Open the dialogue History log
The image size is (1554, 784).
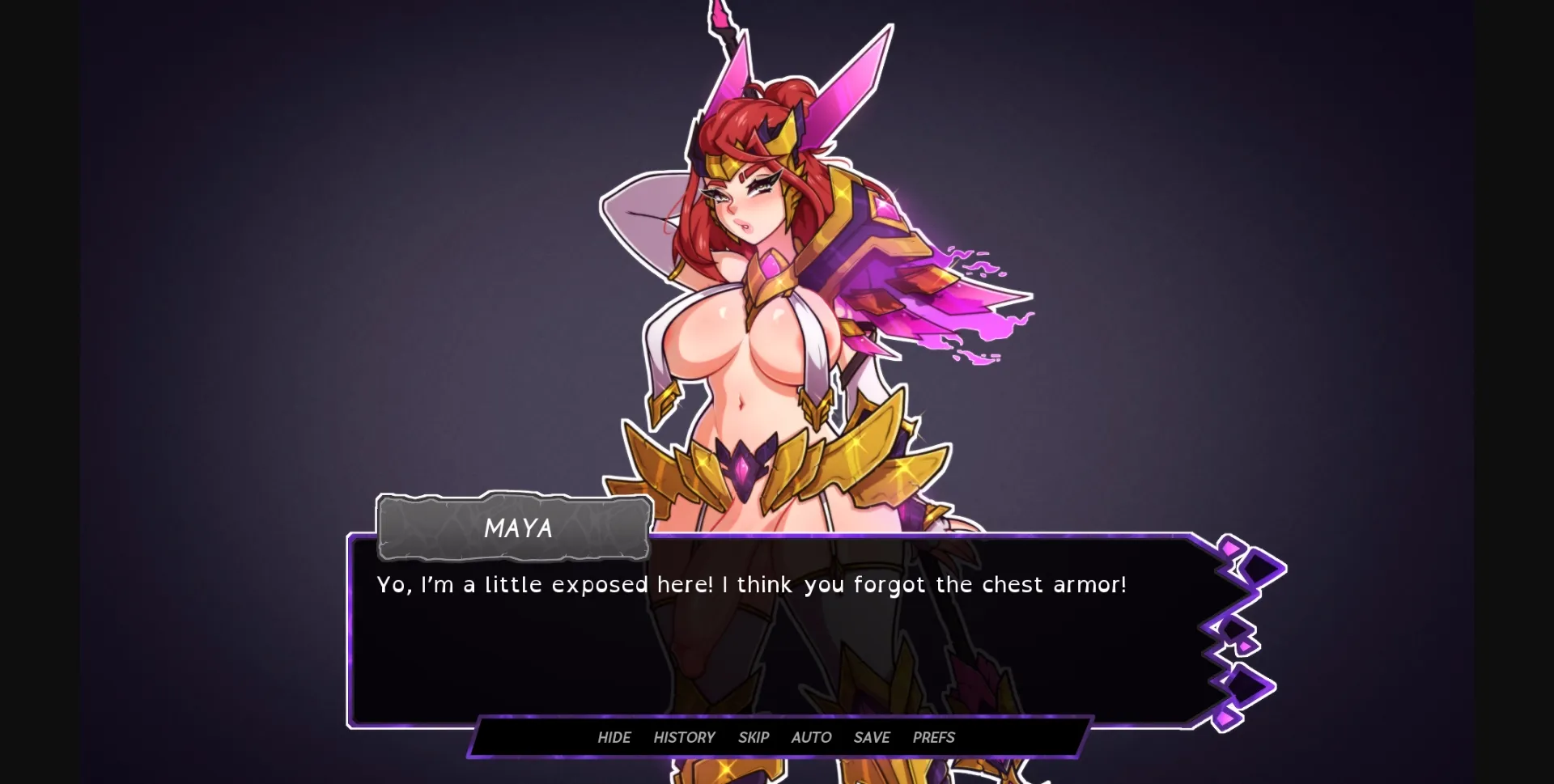684,737
